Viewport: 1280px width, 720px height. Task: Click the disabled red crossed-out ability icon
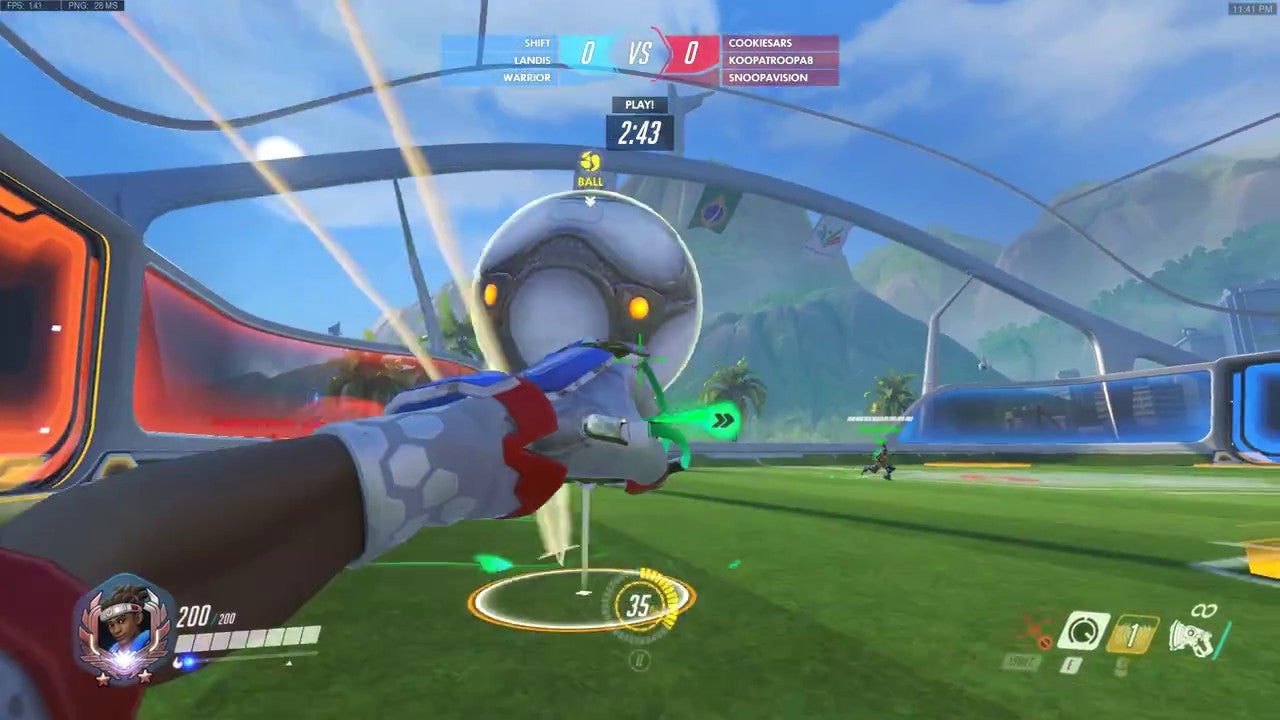pyautogui.click(x=1033, y=632)
